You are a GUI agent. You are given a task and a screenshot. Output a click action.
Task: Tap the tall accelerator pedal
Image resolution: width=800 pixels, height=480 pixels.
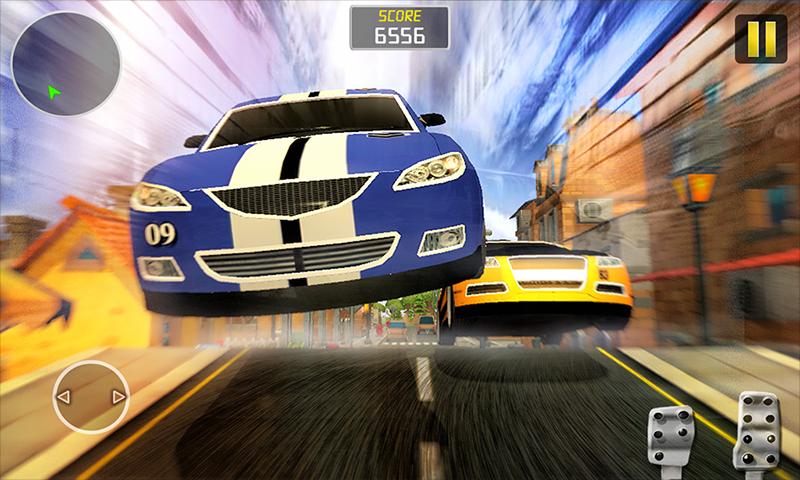tap(758, 432)
